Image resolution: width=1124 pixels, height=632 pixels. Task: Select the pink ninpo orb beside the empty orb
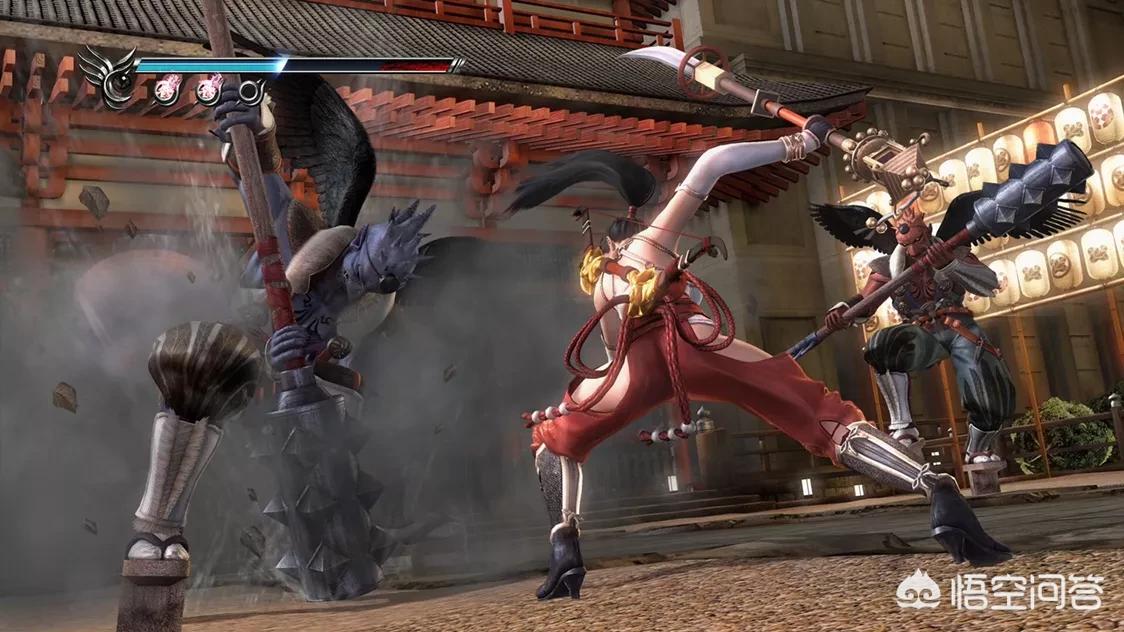pyautogui.click(x=209, y=91)
